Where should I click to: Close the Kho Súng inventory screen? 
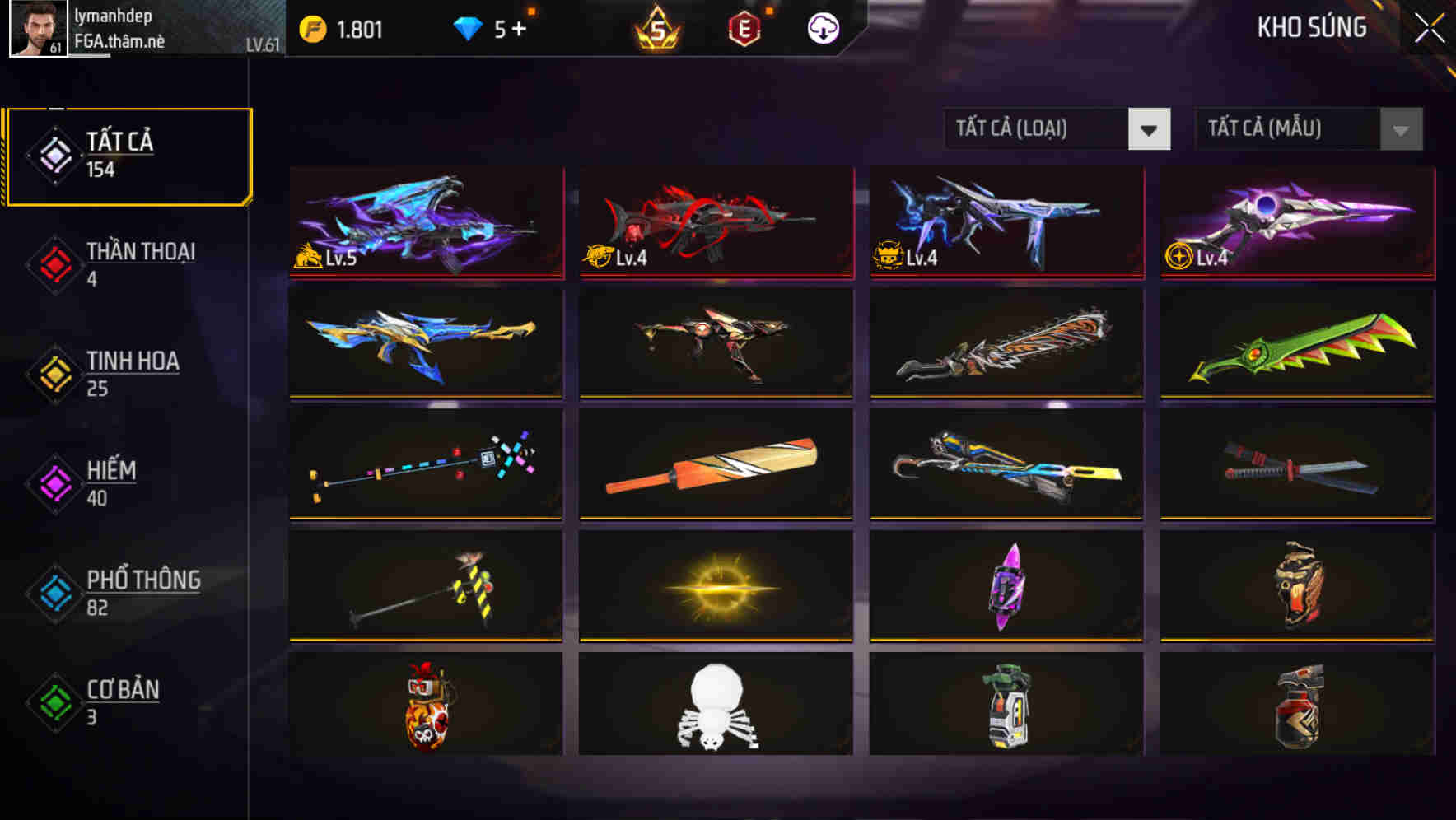pyautogui.click(x=1427, y=27)
